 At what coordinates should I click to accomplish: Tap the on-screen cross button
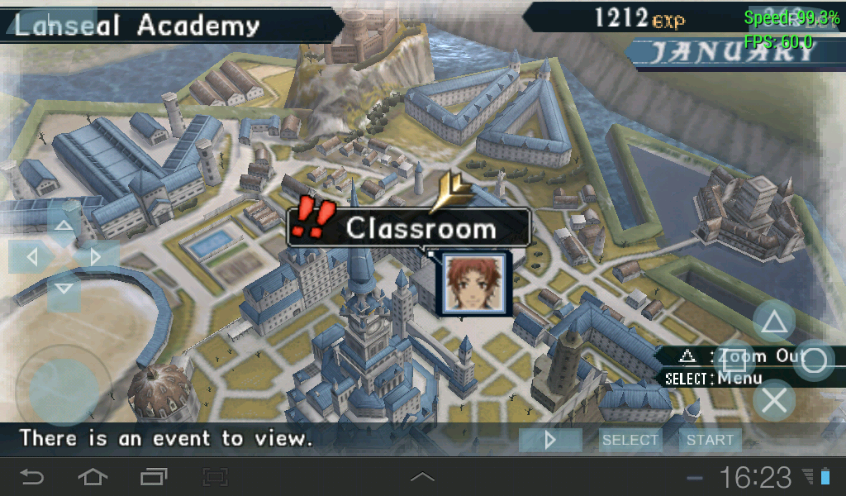coord(772,401)
